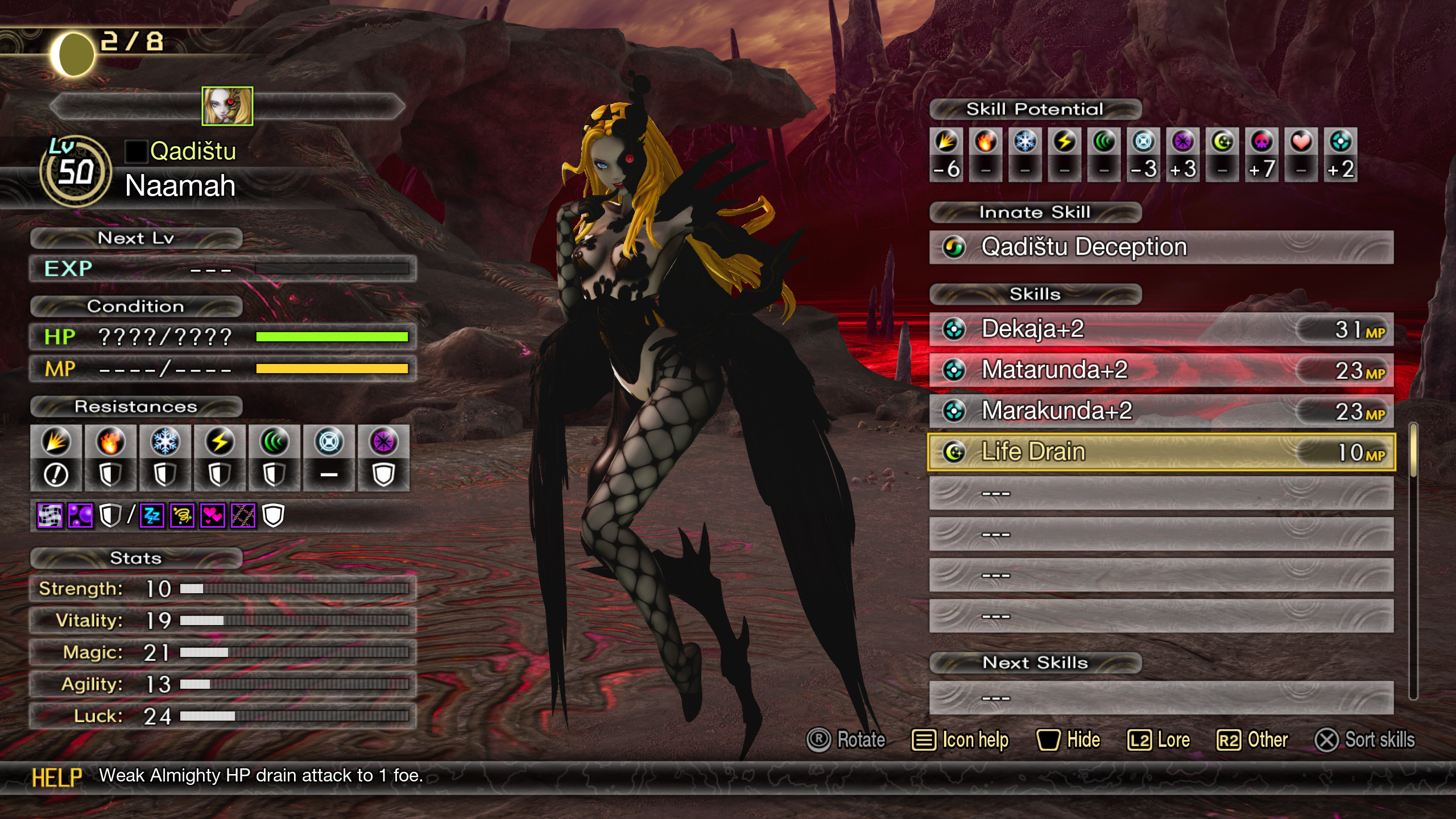The width and height of the screenshot is (1456, 819).
Task: Click the Rotate model control
Action: click(846, 740)
